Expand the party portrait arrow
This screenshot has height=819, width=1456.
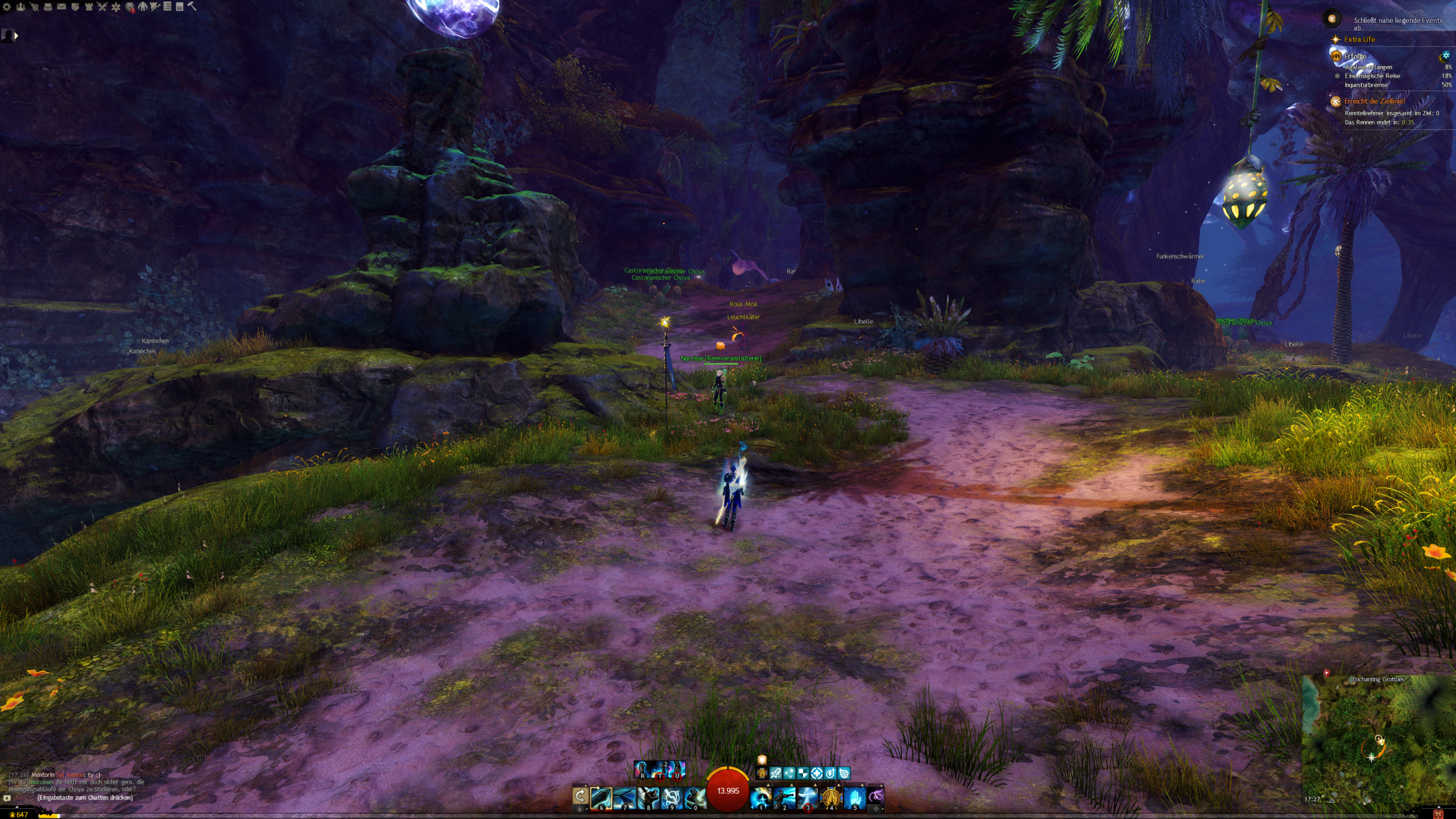coord(16,36)
